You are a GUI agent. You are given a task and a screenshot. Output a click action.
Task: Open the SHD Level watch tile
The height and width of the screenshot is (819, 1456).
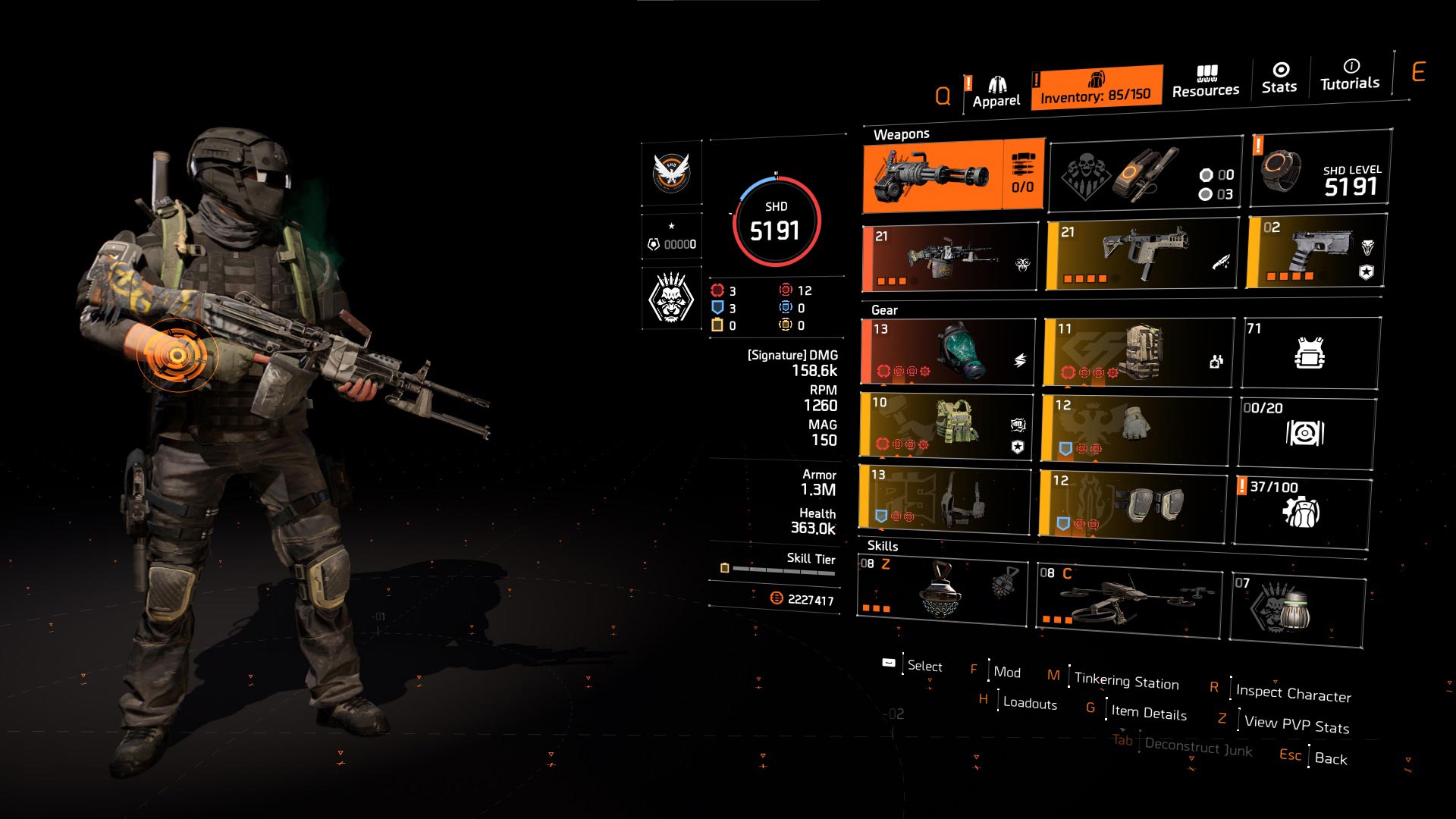(1320, 169)
